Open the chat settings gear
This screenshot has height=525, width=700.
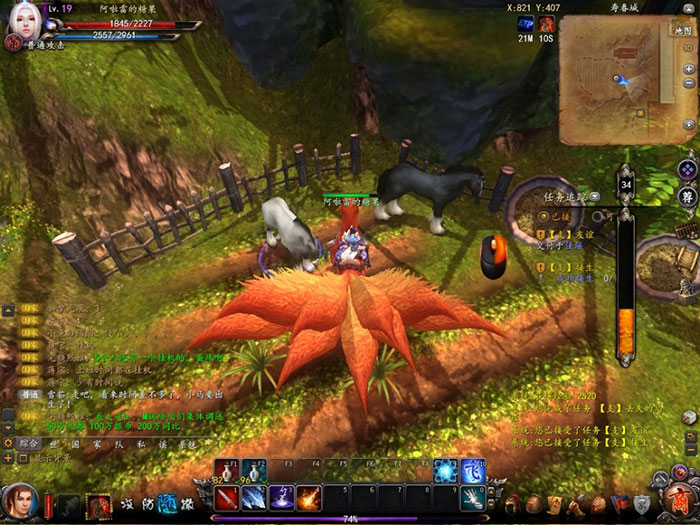point(10,442)
